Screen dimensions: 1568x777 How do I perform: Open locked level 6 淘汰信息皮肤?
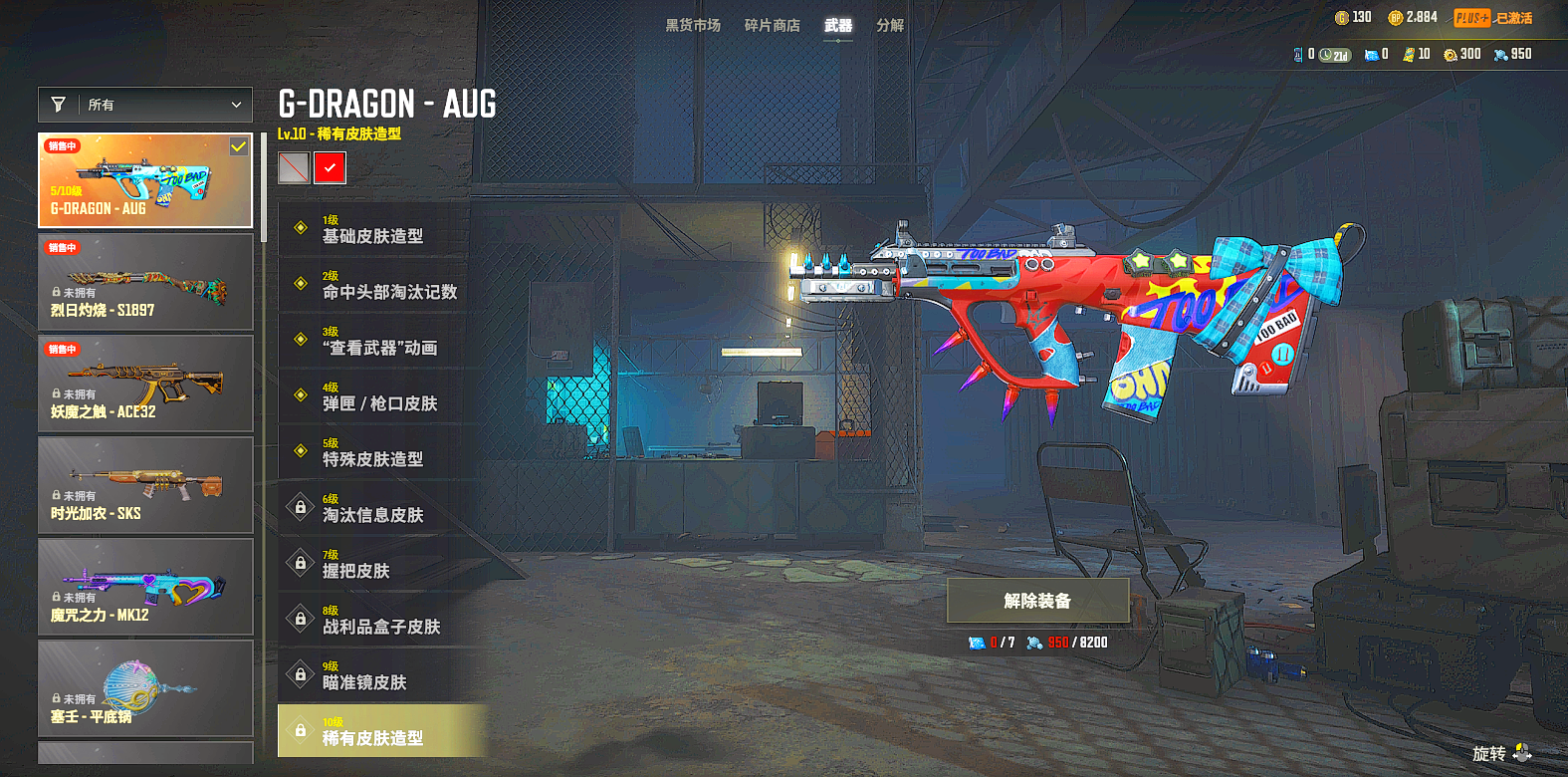(x=373, y=508)
